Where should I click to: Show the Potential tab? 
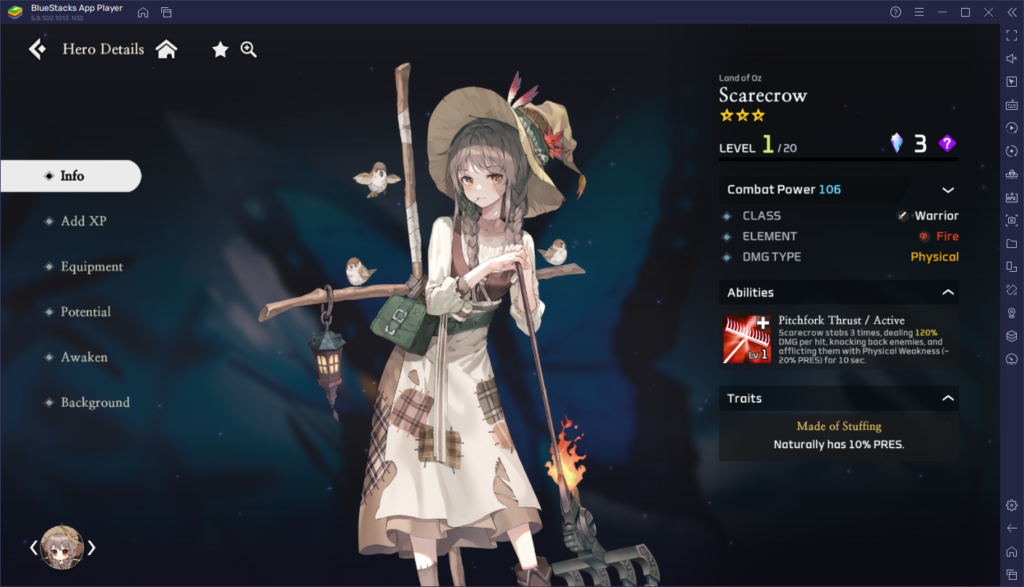85,312
